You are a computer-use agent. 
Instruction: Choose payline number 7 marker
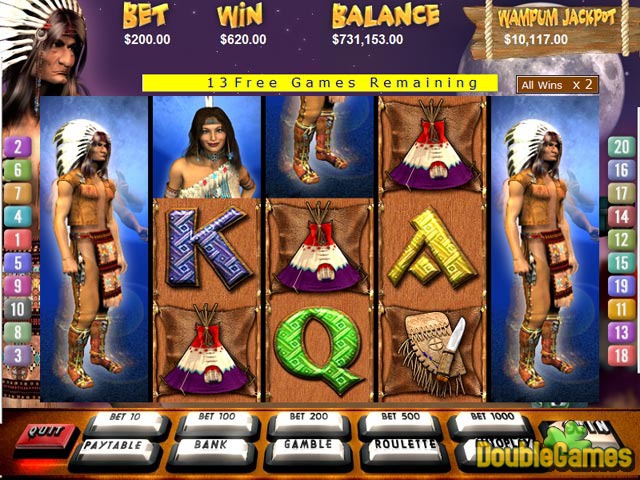click(18, 193)
